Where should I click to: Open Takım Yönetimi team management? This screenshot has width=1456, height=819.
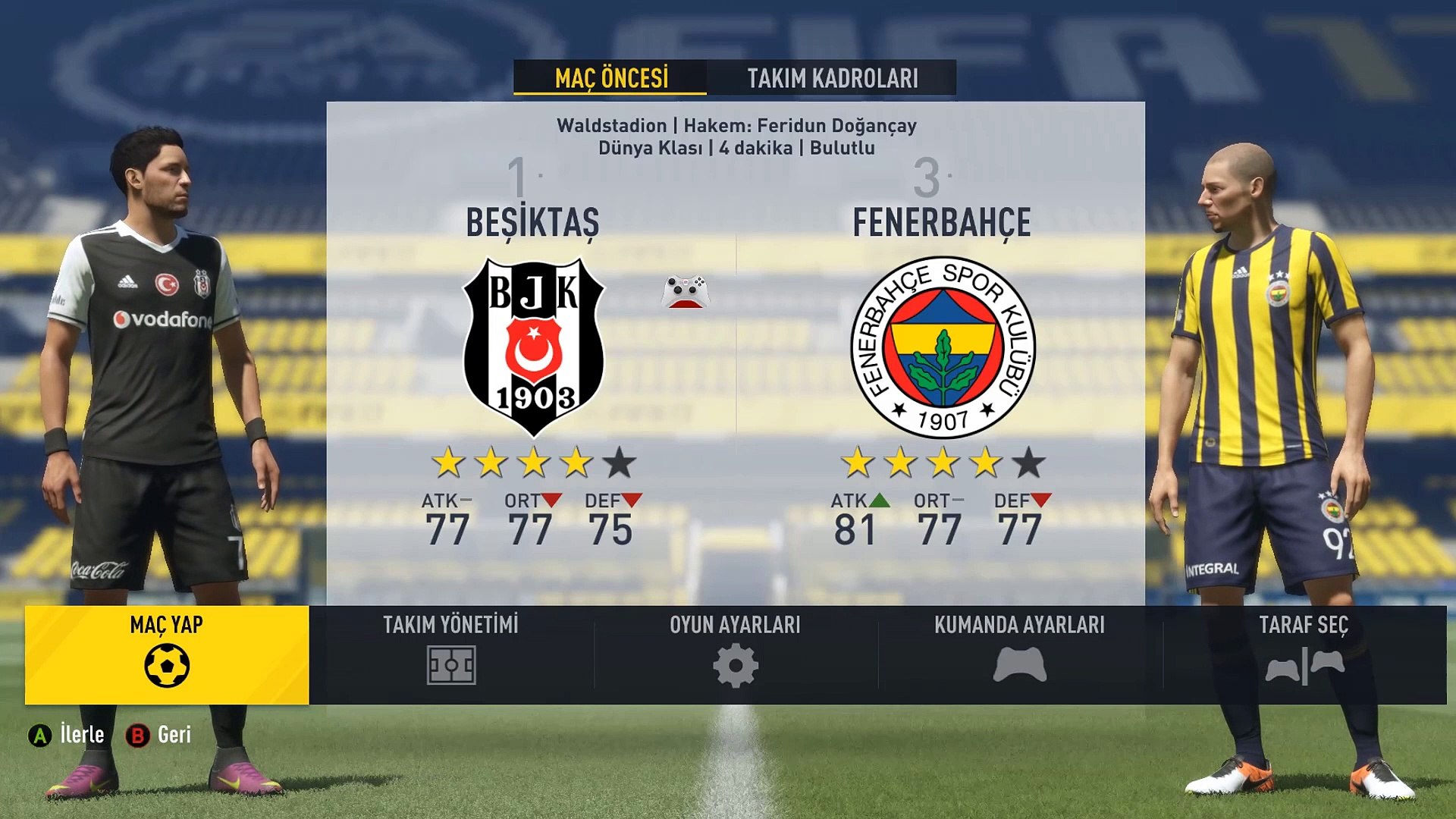(451, 654)
